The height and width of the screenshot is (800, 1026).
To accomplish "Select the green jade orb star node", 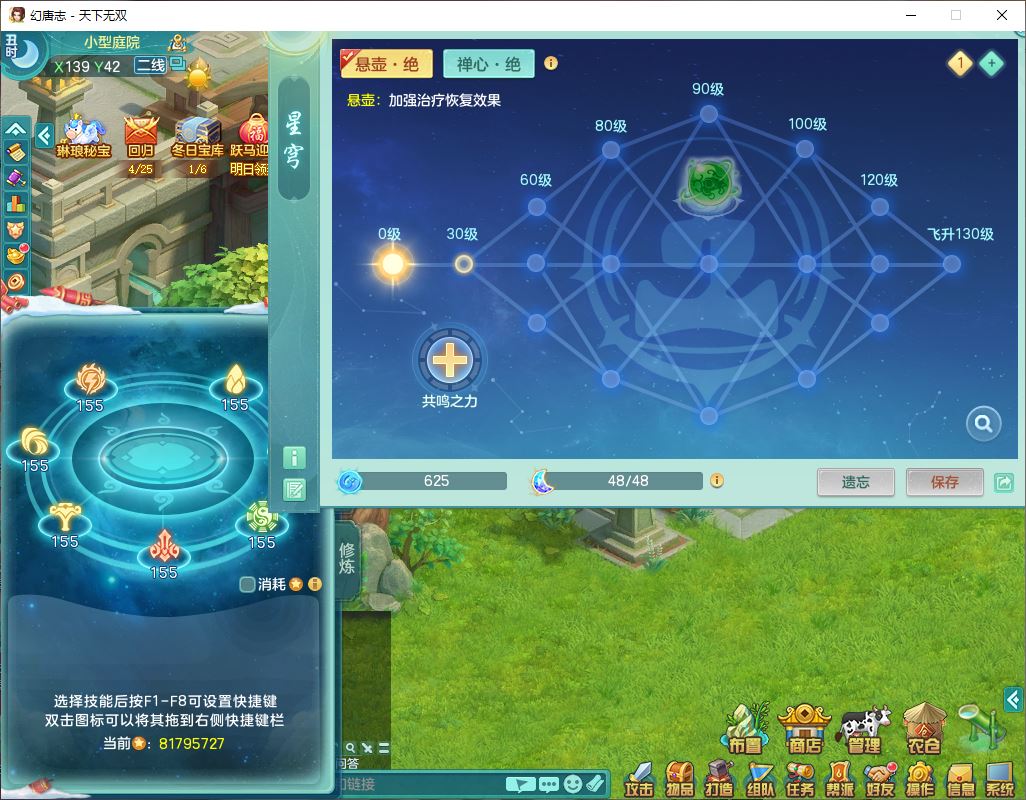I will point(708,183).
